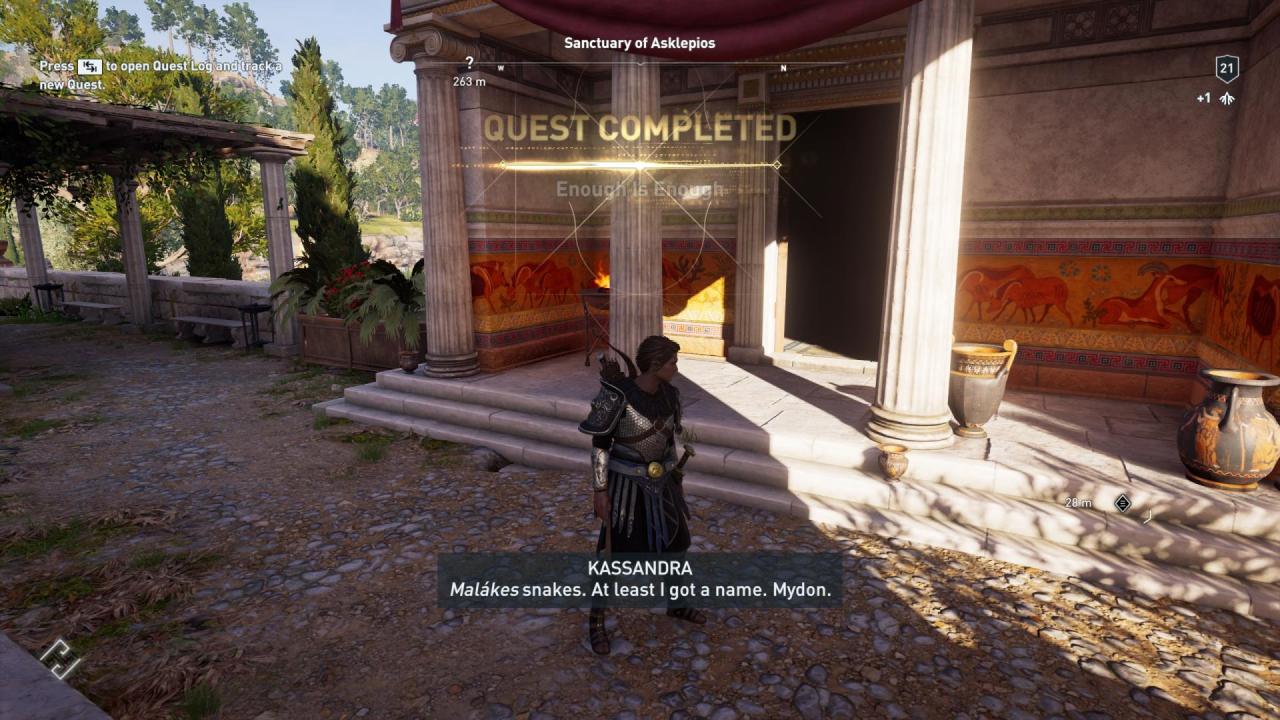Click the compass bar at top of screen

point(640,64)
